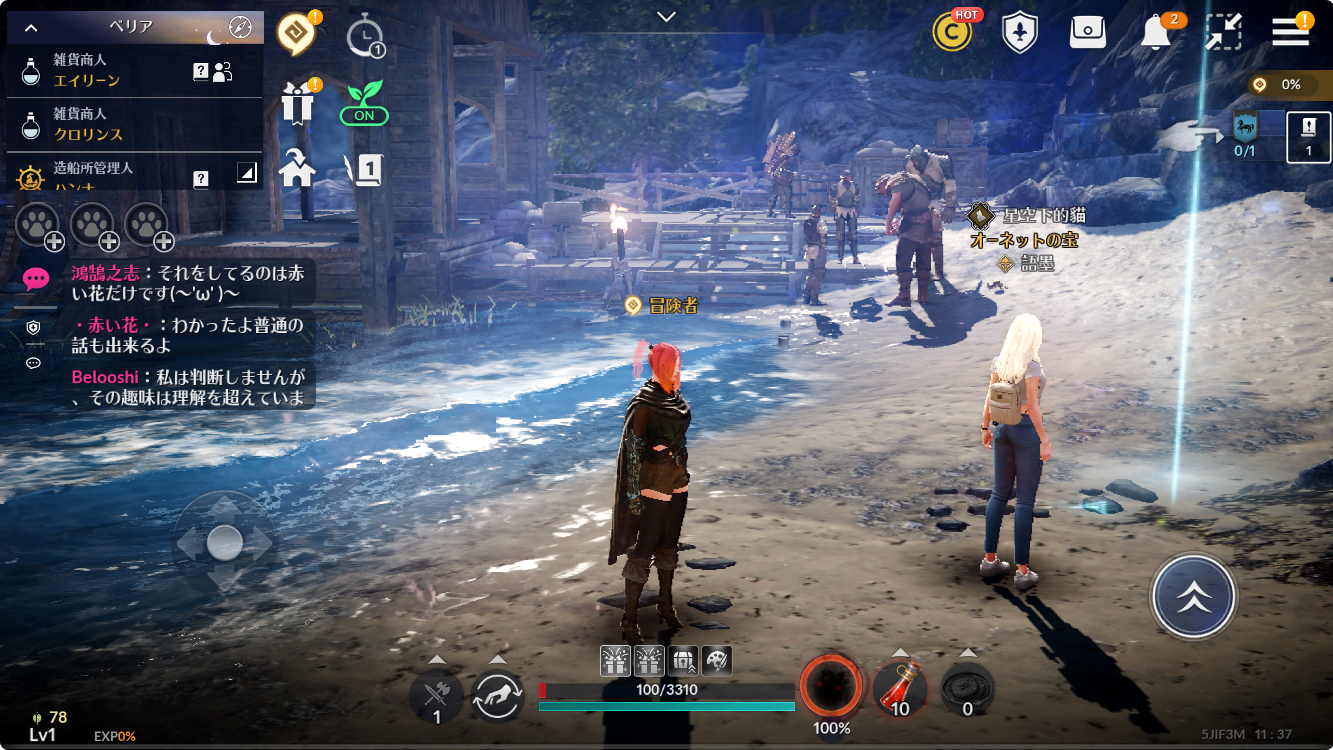This screenshot has width=1333, height=750.
Task: Expand the top center dropdown arrow
Action: (x=666, y=16)
